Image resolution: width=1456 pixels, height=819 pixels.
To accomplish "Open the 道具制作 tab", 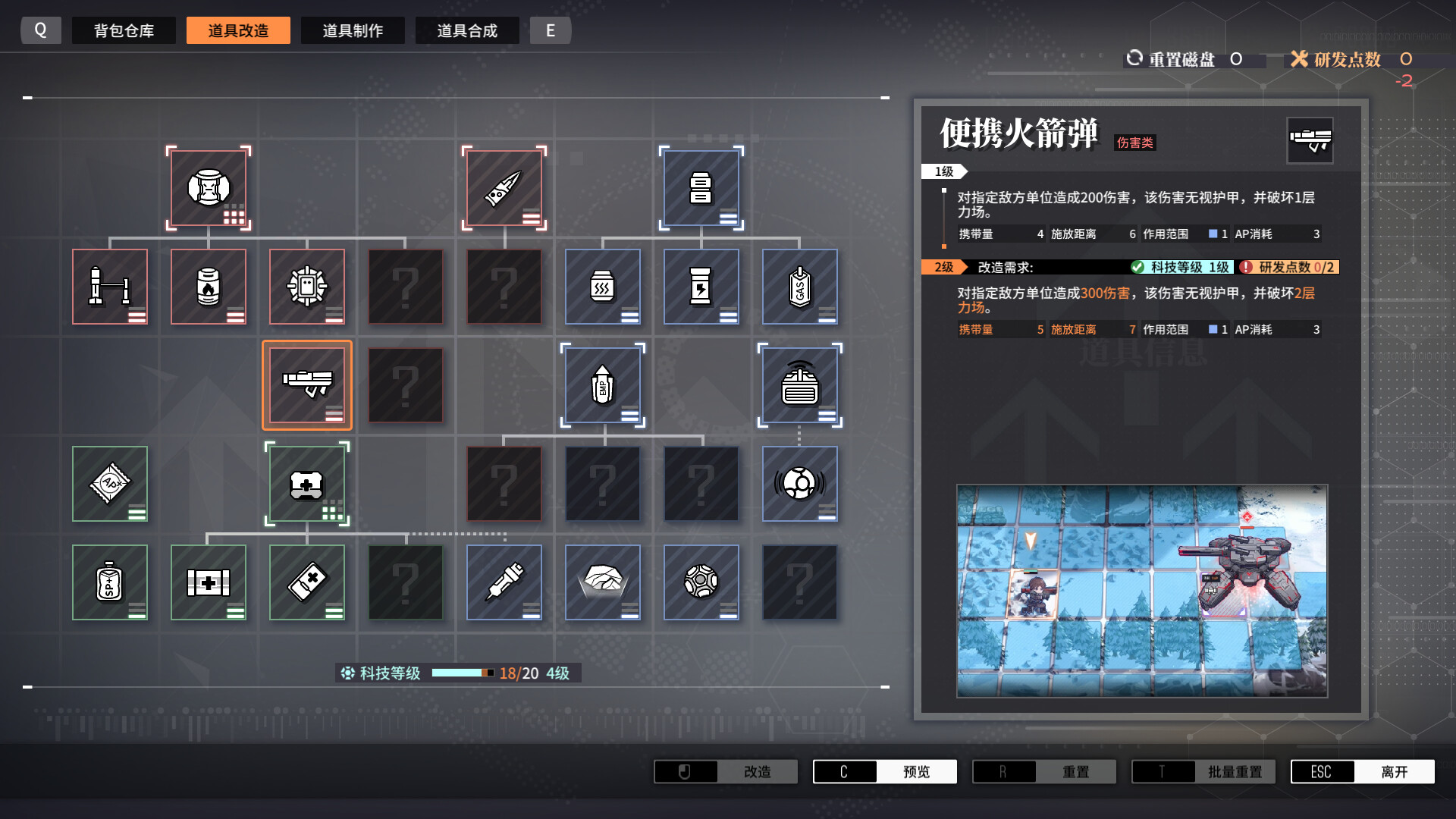I will (x=353, y=30).
